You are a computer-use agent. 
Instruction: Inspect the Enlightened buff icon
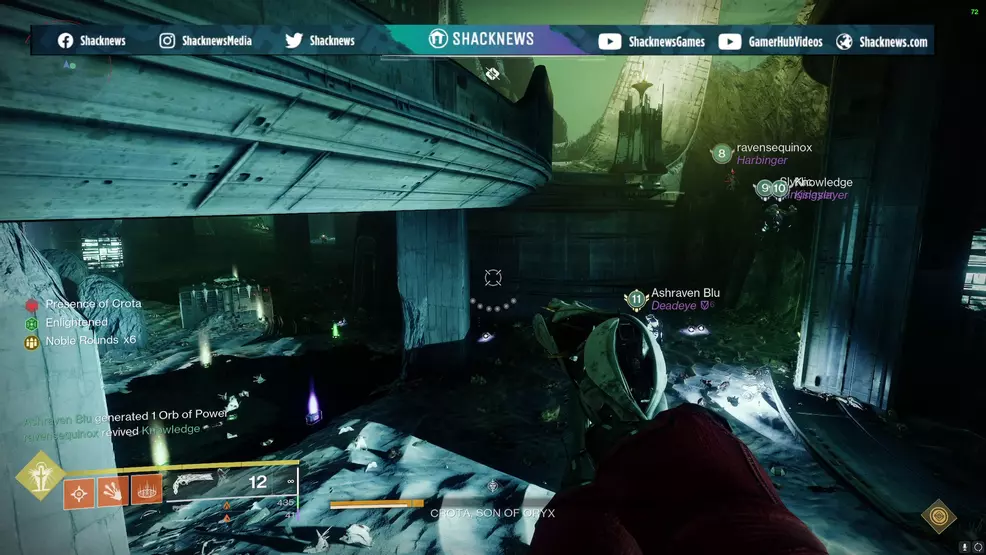[x=32, y=324]
